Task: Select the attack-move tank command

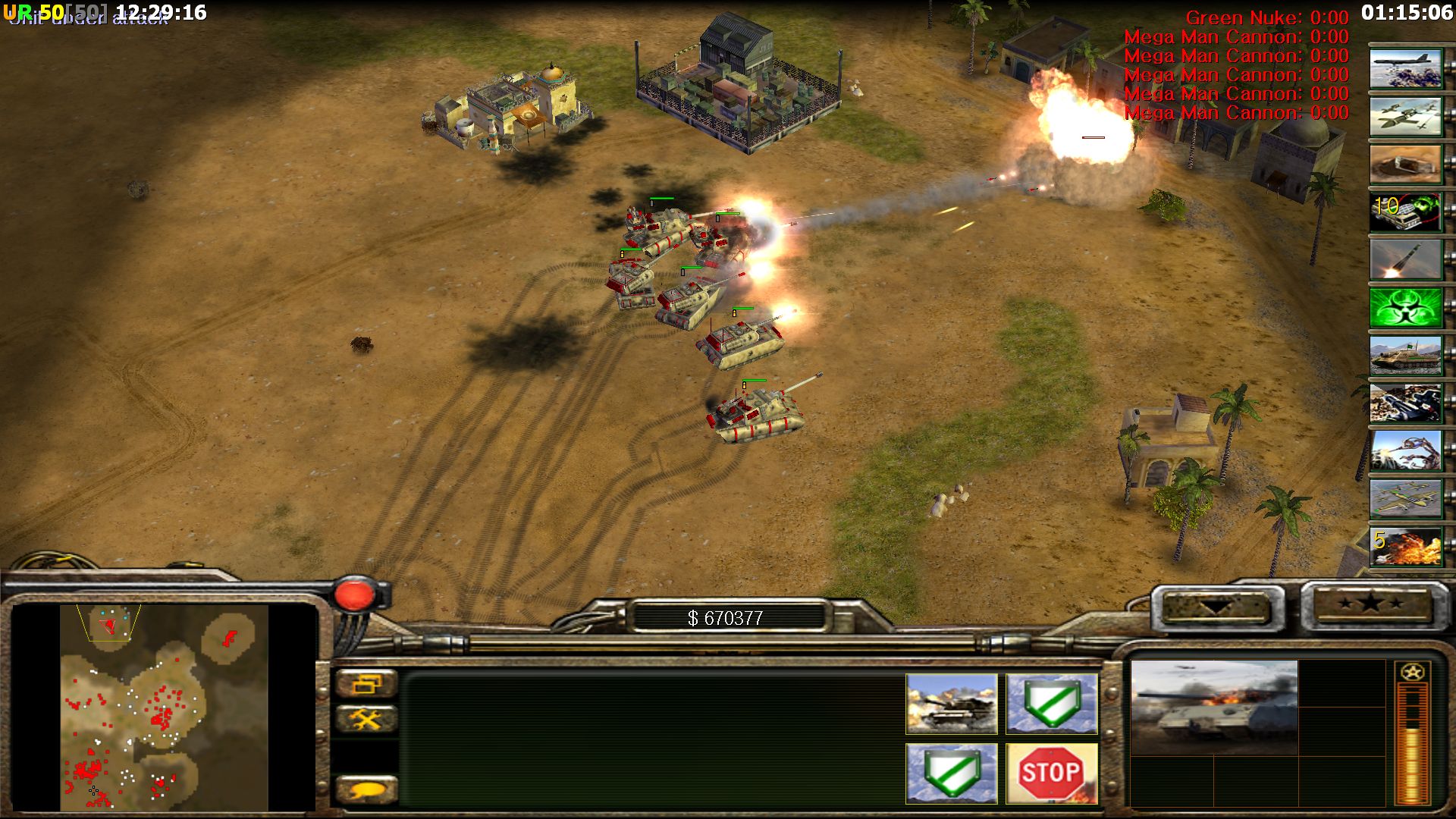Action: 951,704
